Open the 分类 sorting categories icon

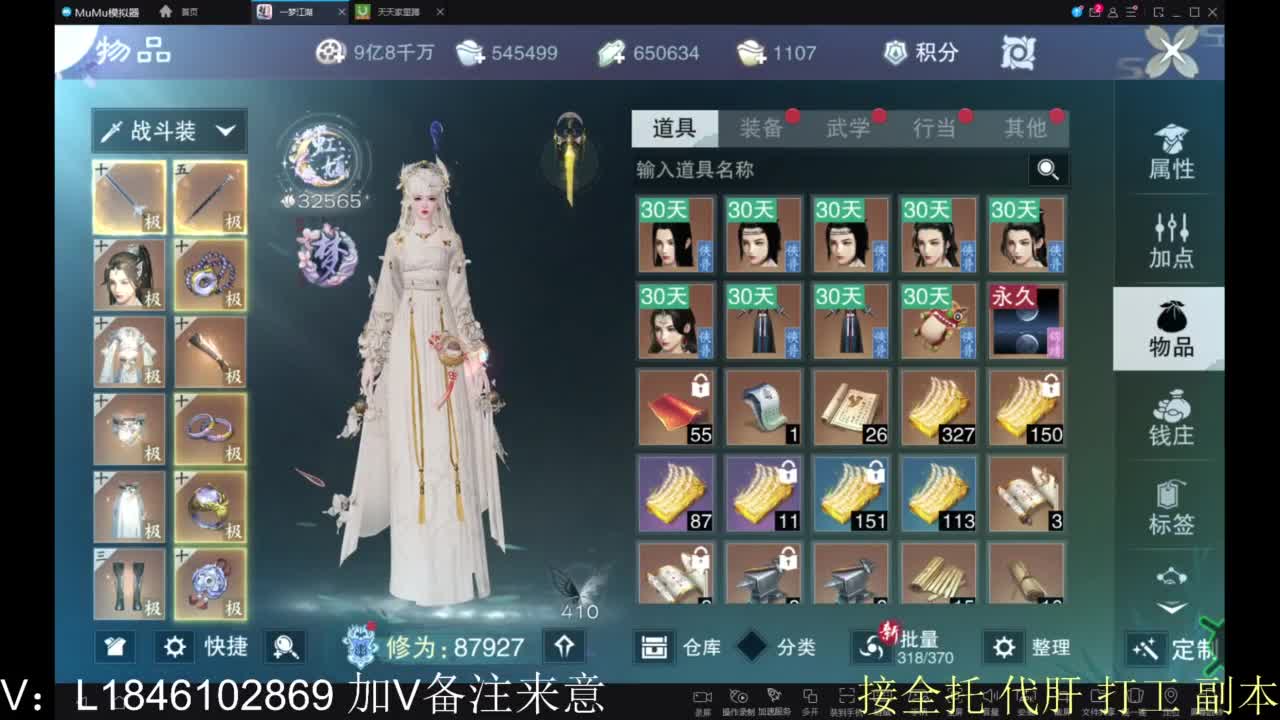753,647
